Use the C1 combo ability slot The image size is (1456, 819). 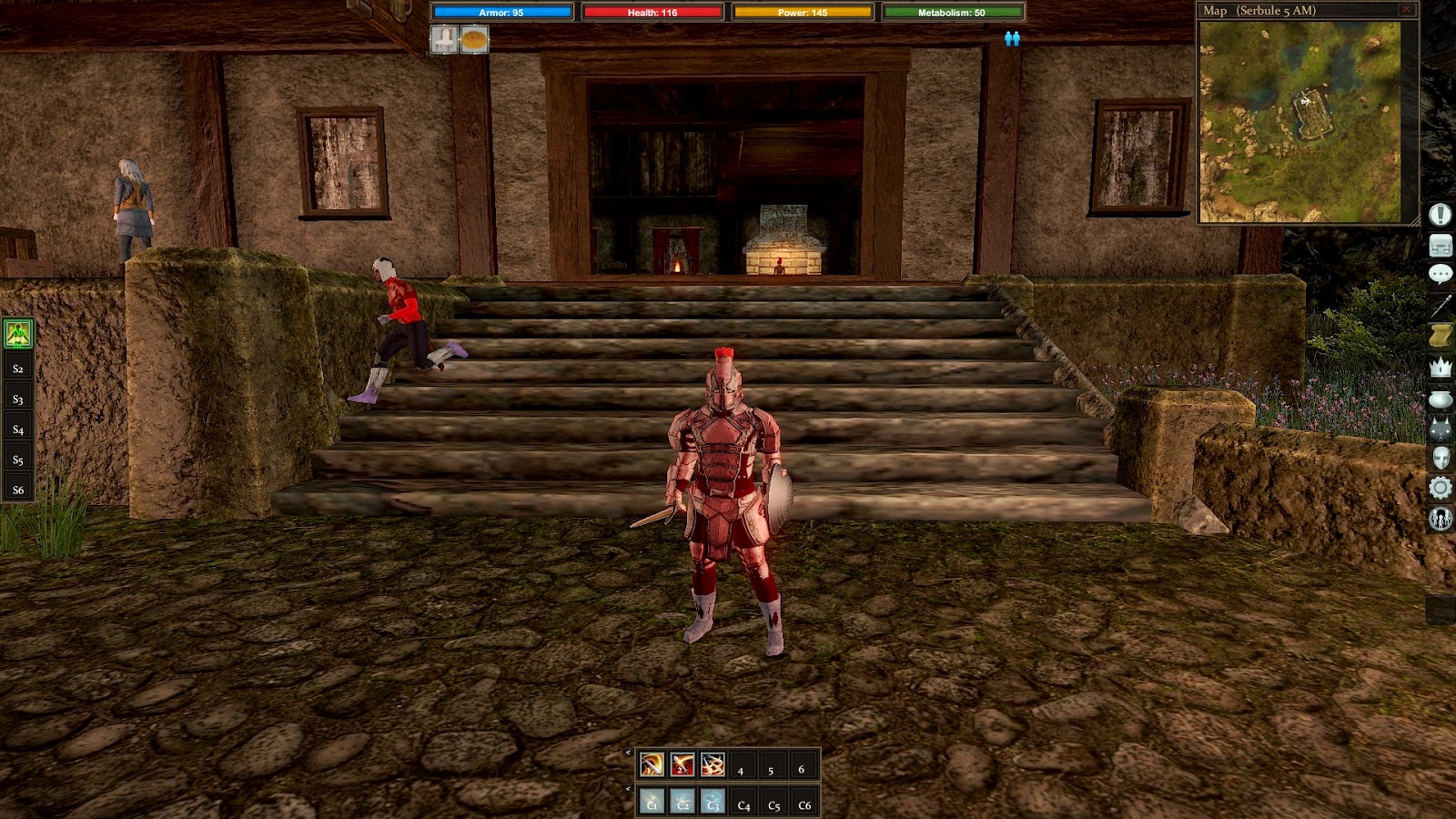pos(652,802)
